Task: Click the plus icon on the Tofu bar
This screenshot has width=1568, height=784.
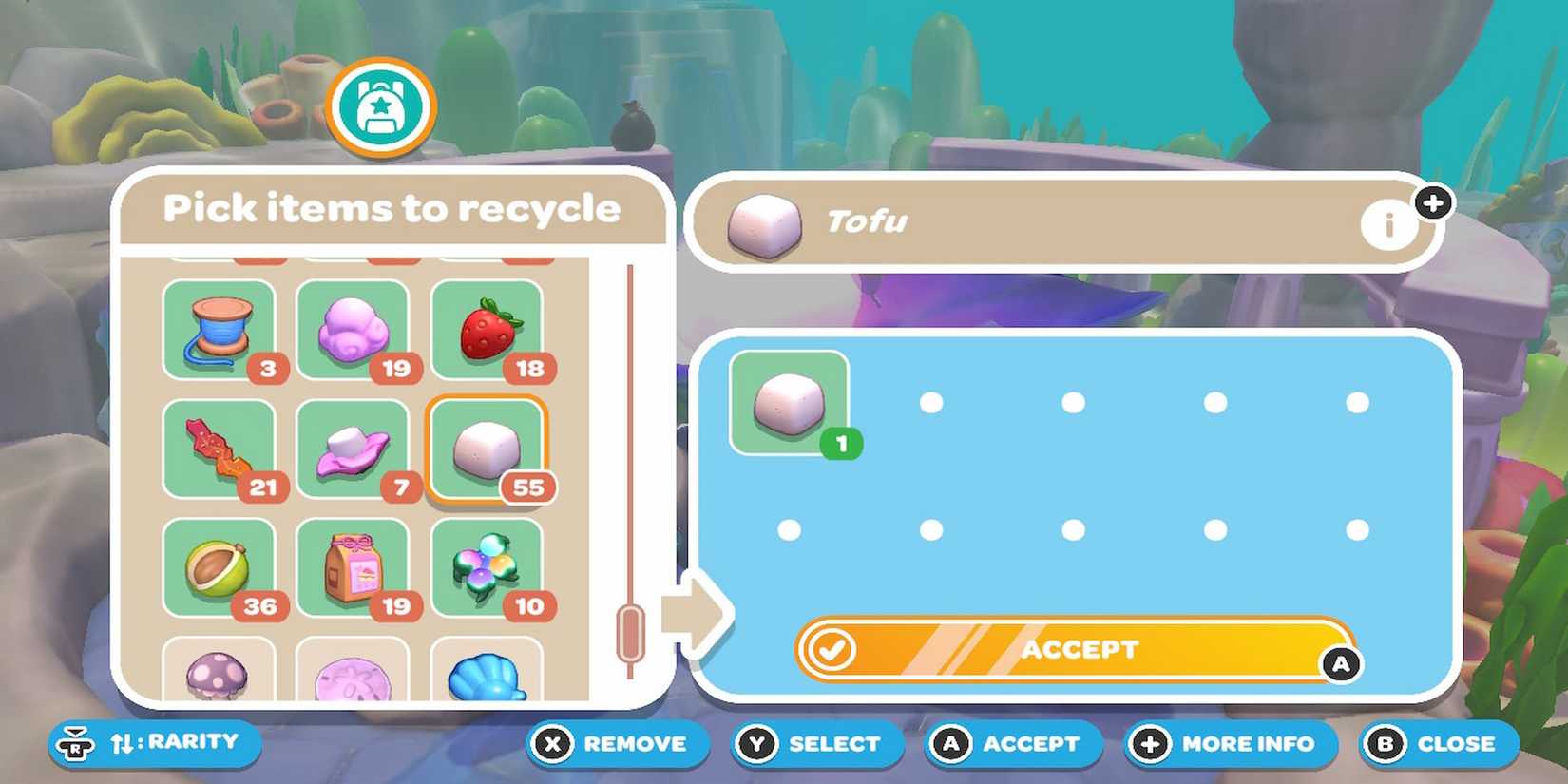Action: (x=1435, y=201)
